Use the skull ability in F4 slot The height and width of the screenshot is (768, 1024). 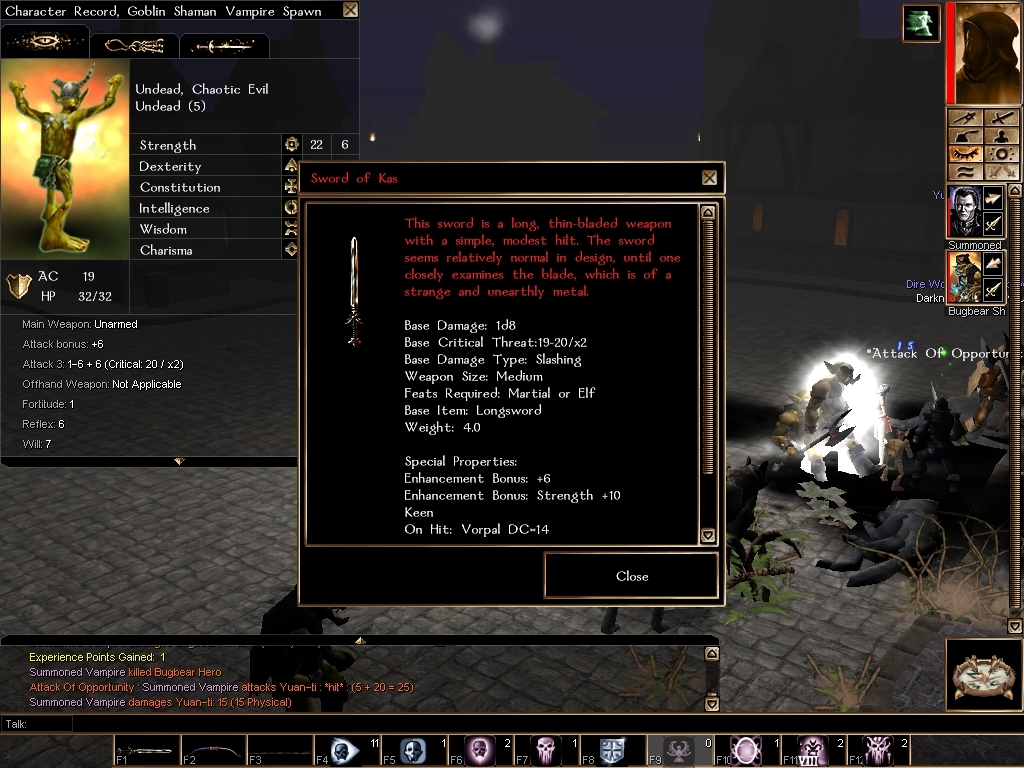pos(346,749)
